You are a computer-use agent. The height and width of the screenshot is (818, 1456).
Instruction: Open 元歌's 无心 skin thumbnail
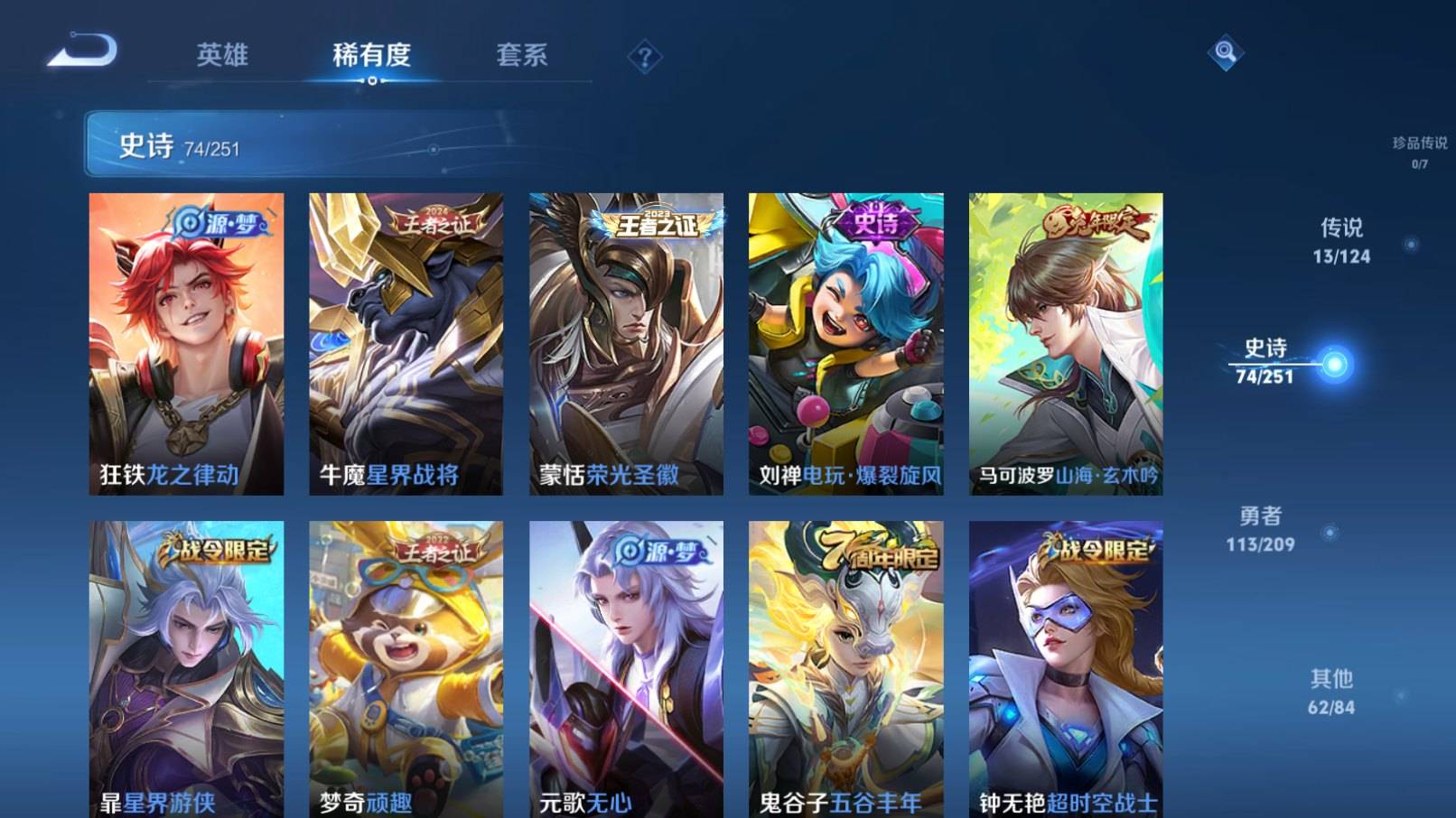pyautogui.click(x=625, y=668)
